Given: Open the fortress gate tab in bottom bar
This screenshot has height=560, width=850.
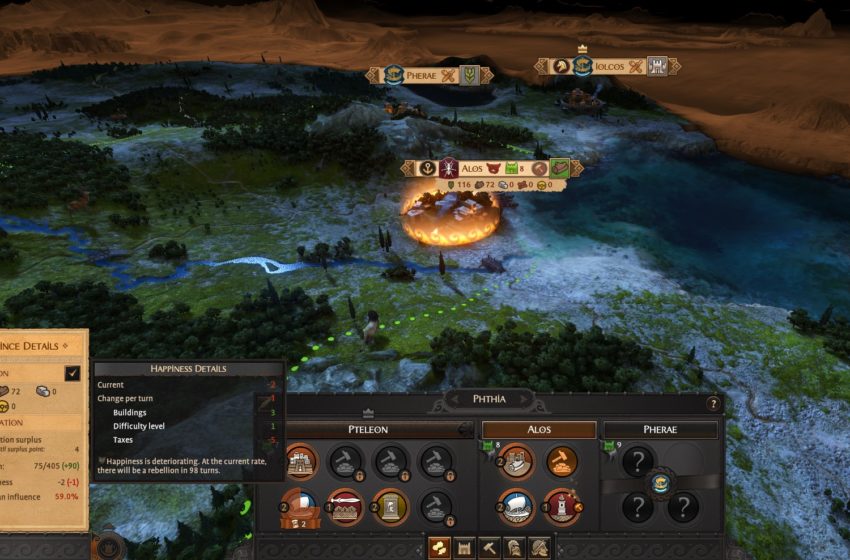Looking at the screenshot, I should click(463, 547).
